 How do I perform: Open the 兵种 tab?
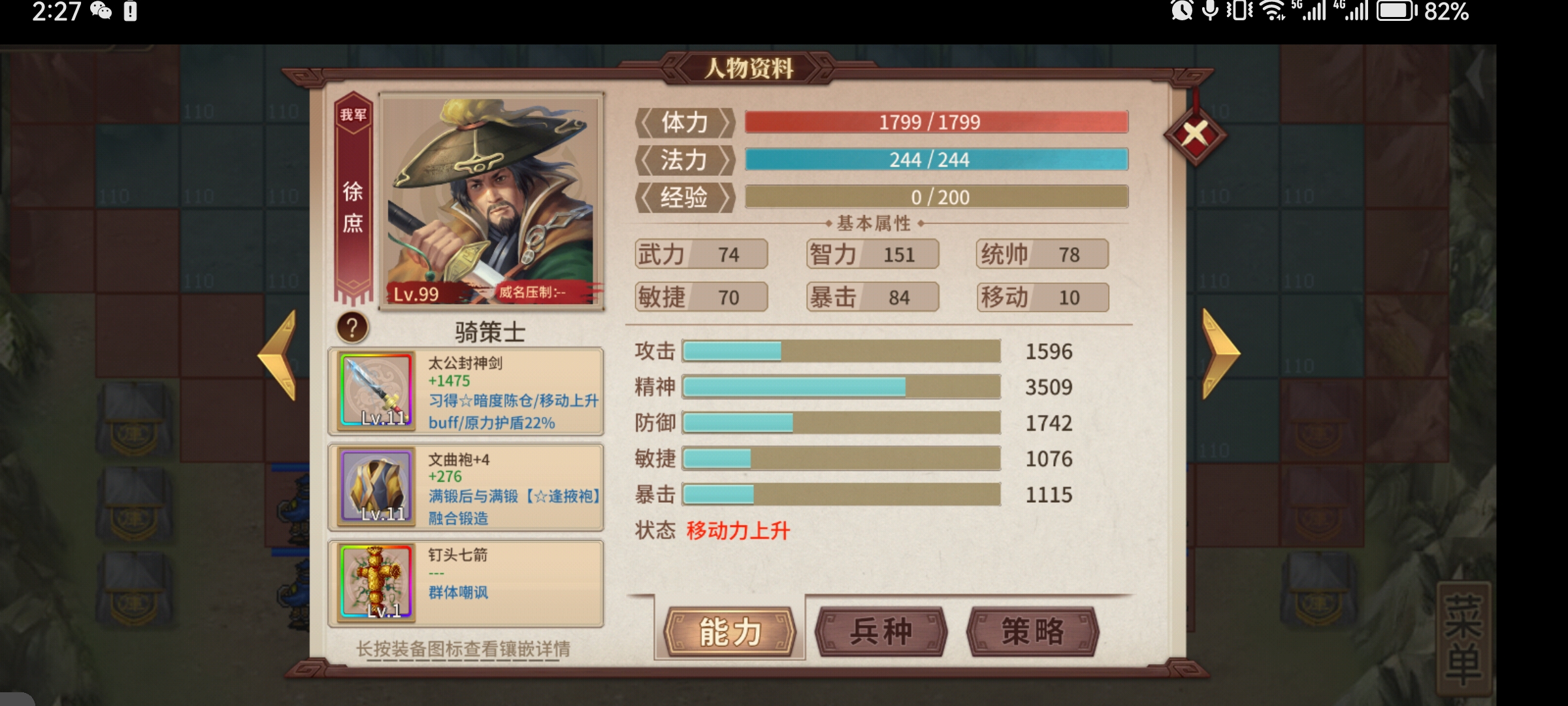(x=881, y=631)
